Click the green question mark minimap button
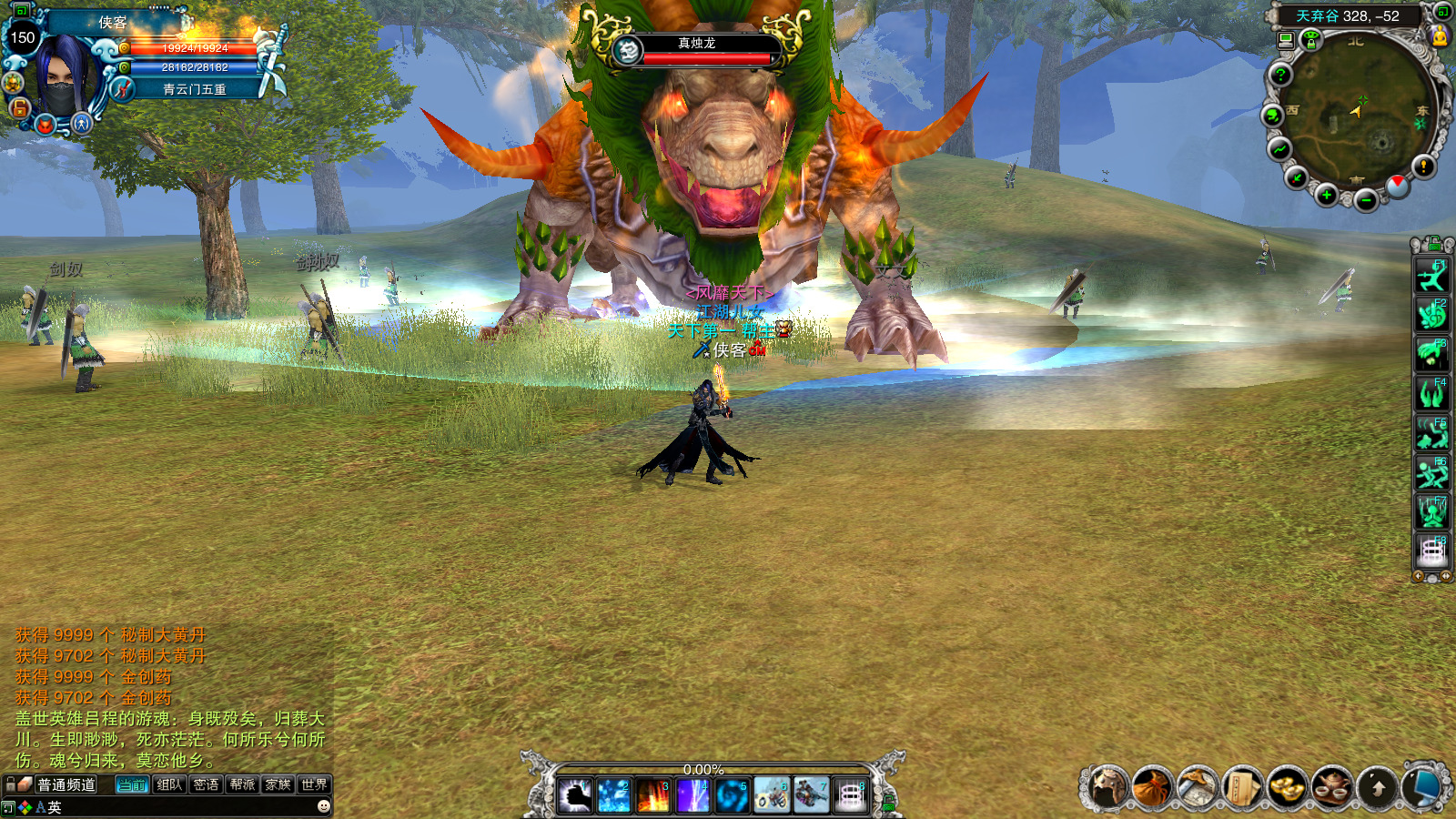This screenshot has height=819, width=1456. 1280,75
